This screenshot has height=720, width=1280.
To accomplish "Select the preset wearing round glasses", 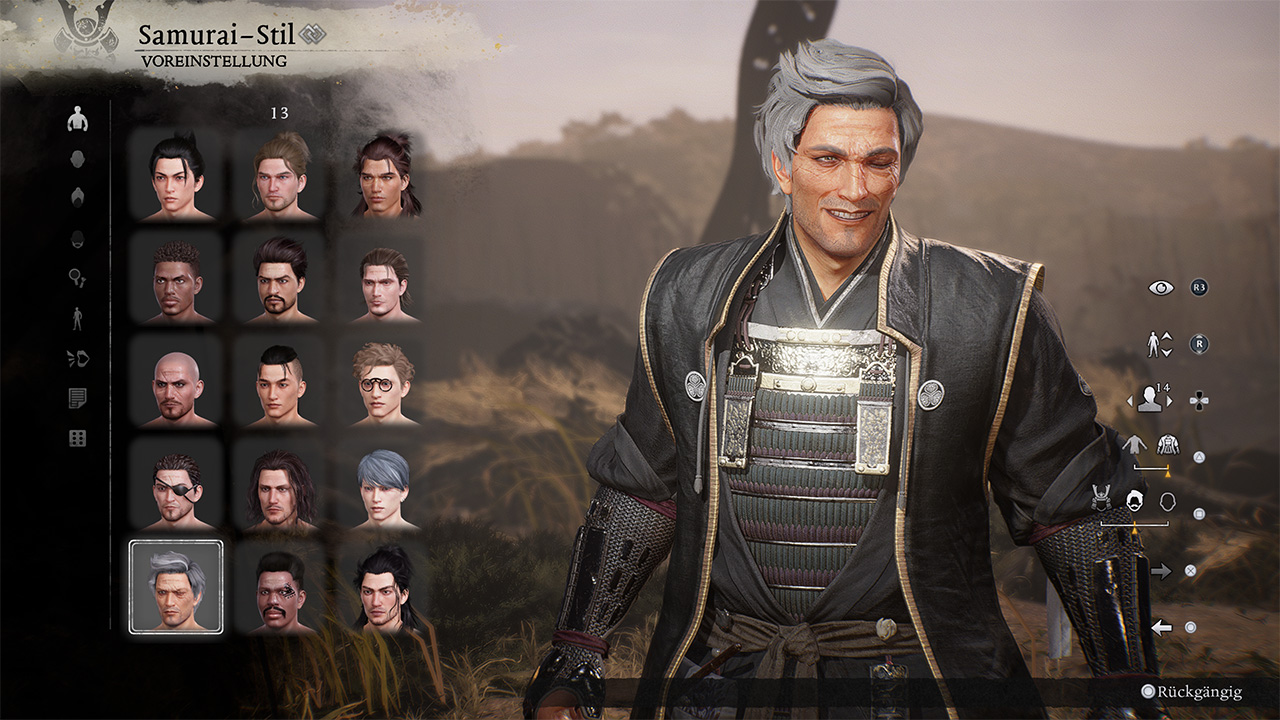I will click(383, 381).
